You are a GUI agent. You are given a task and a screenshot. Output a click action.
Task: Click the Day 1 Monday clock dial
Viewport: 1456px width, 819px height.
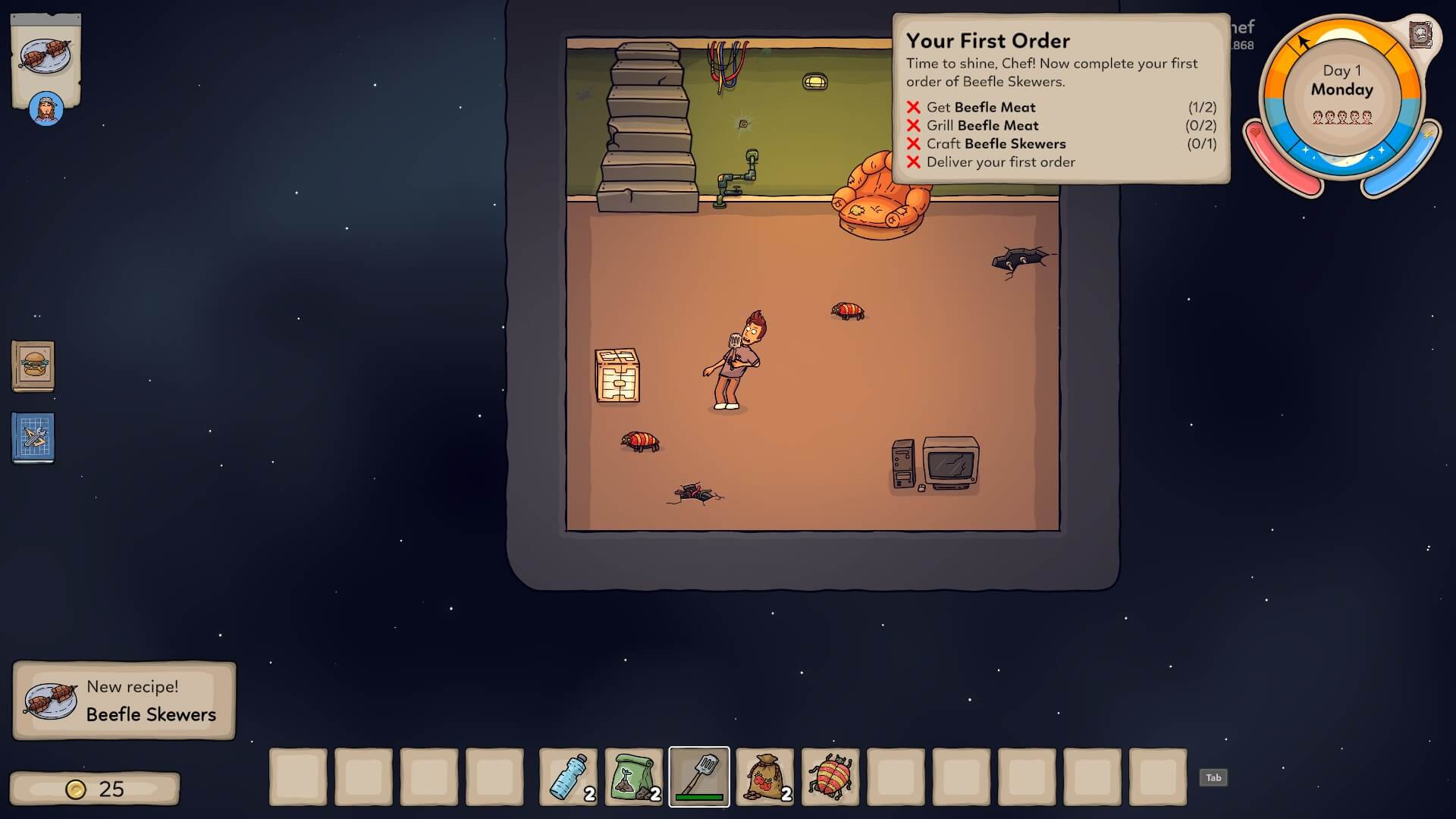pyautogui.click(x=1341, y=95)
